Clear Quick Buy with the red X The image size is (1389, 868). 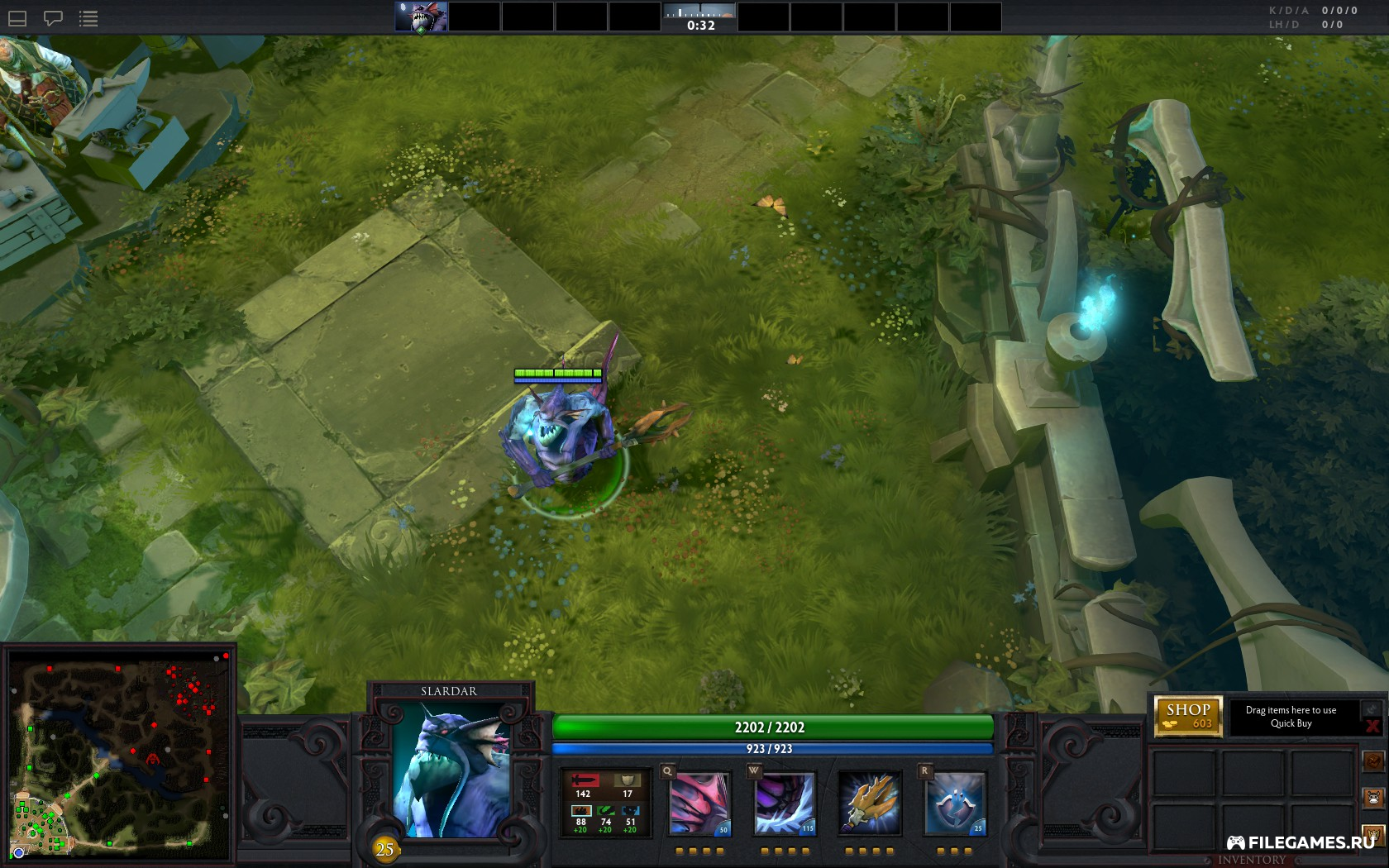click(1372, 727)
